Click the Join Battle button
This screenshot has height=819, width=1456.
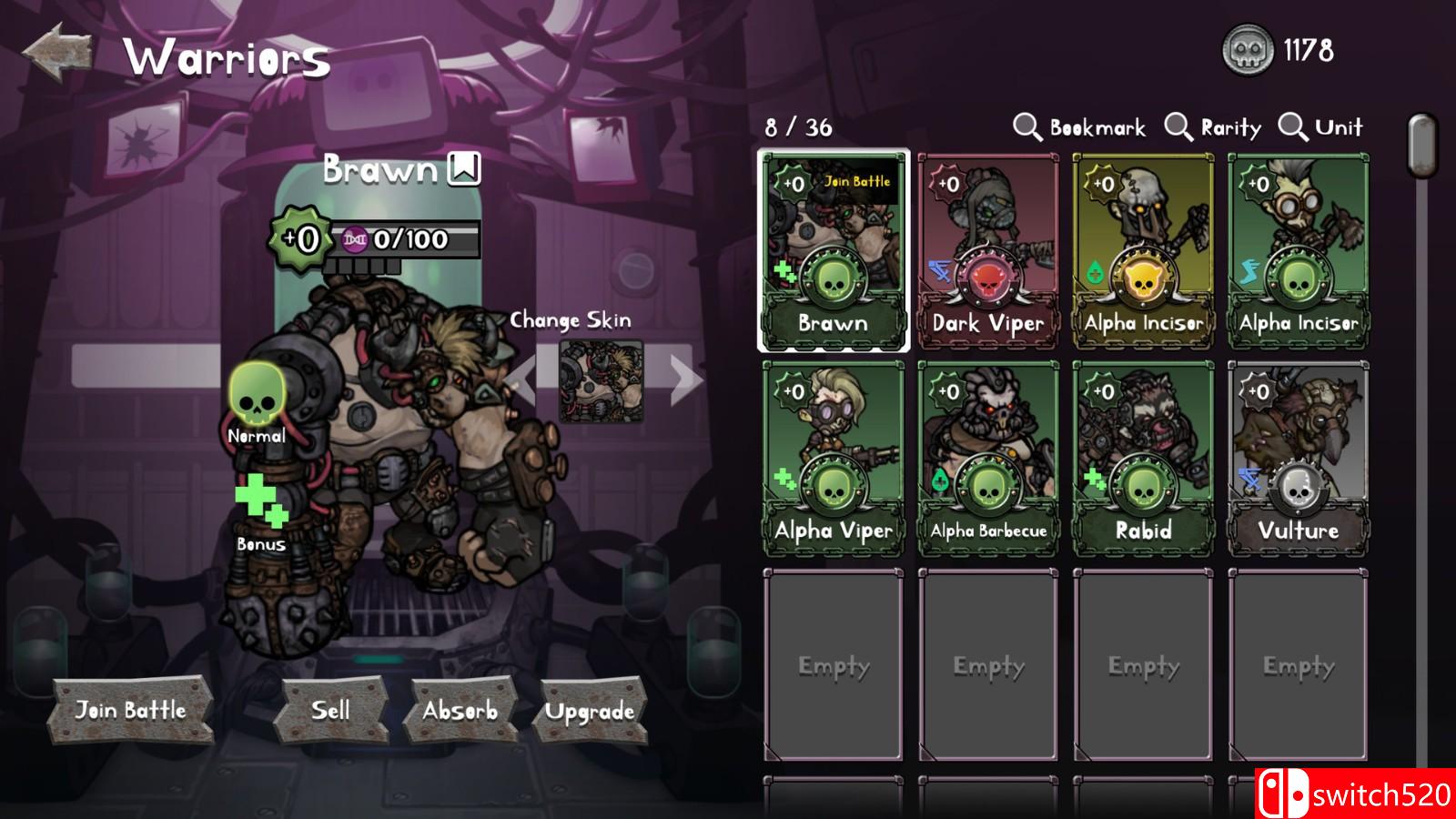click(x=131, y=710)
